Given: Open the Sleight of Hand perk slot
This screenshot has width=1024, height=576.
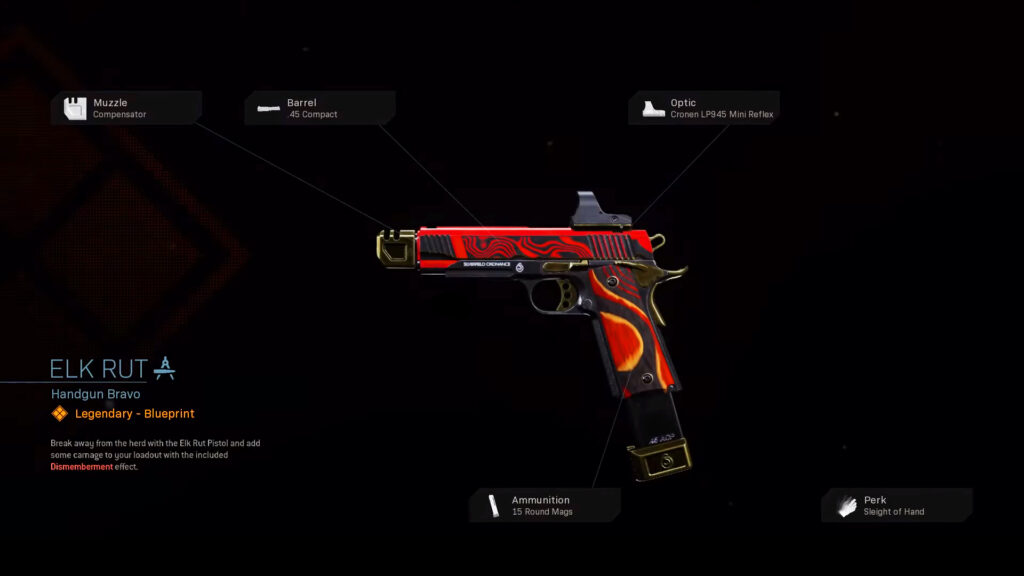Looking at the screenshot, I should pos(896,505).
